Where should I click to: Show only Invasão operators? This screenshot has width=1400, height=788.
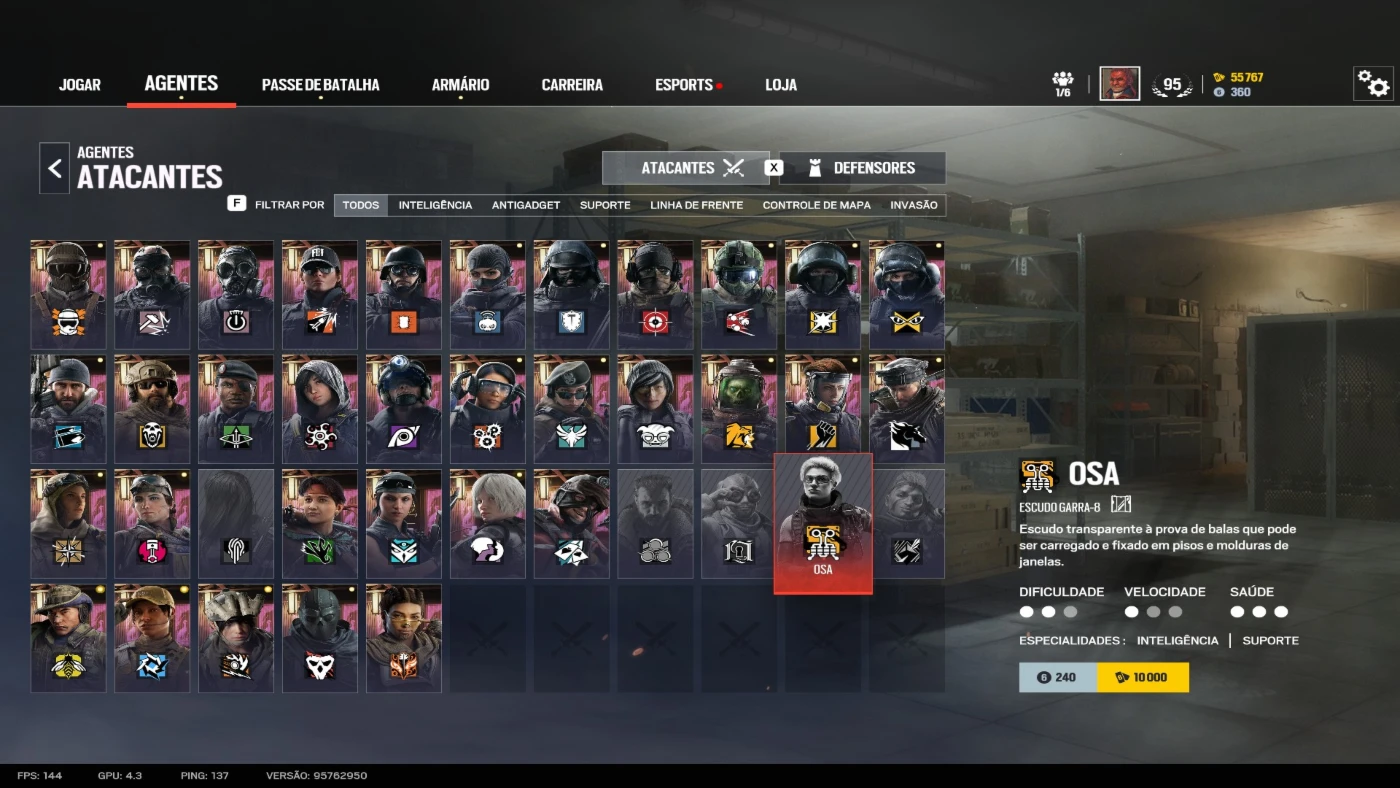[x=914, y=205]
